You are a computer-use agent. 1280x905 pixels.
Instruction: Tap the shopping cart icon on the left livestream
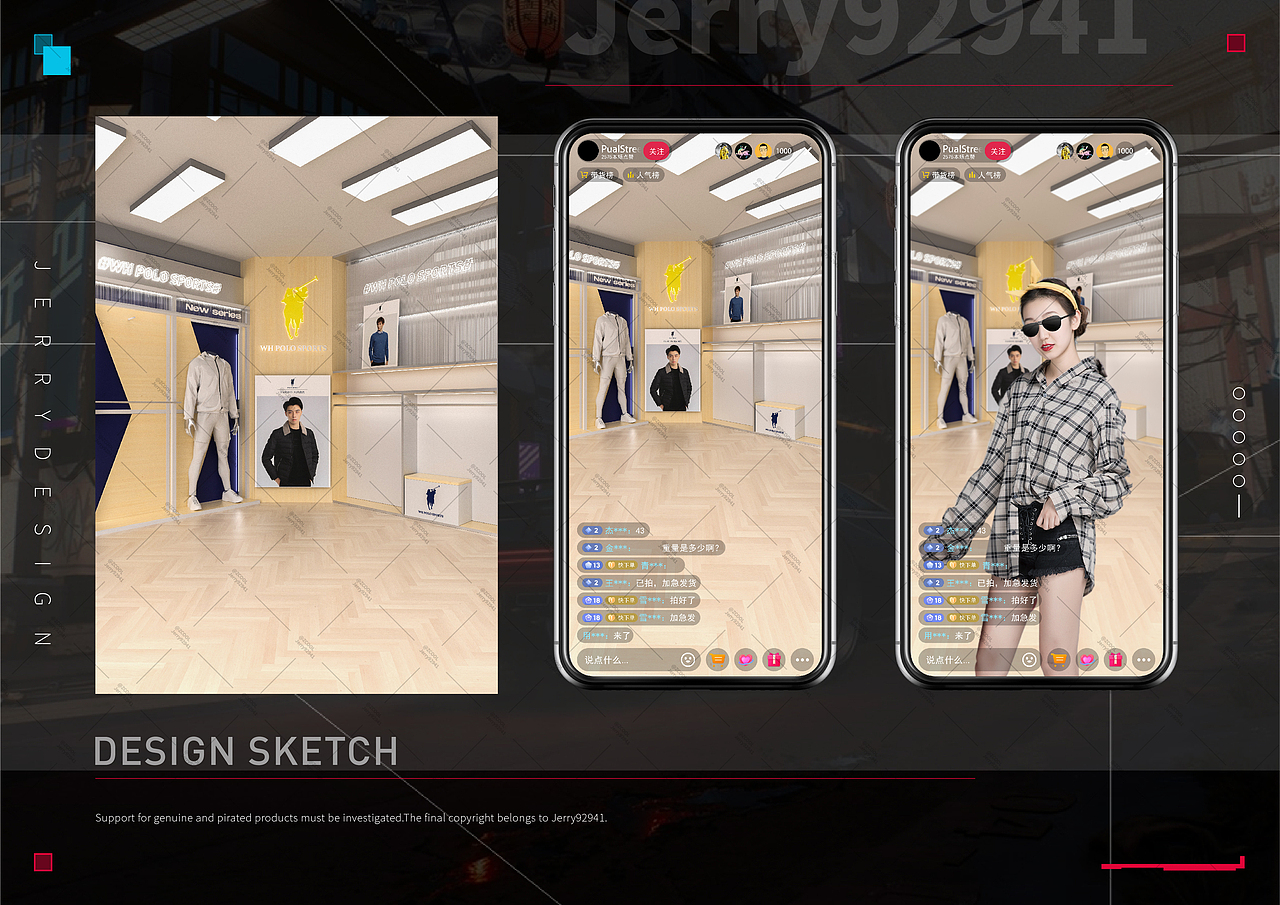[716, 660]
